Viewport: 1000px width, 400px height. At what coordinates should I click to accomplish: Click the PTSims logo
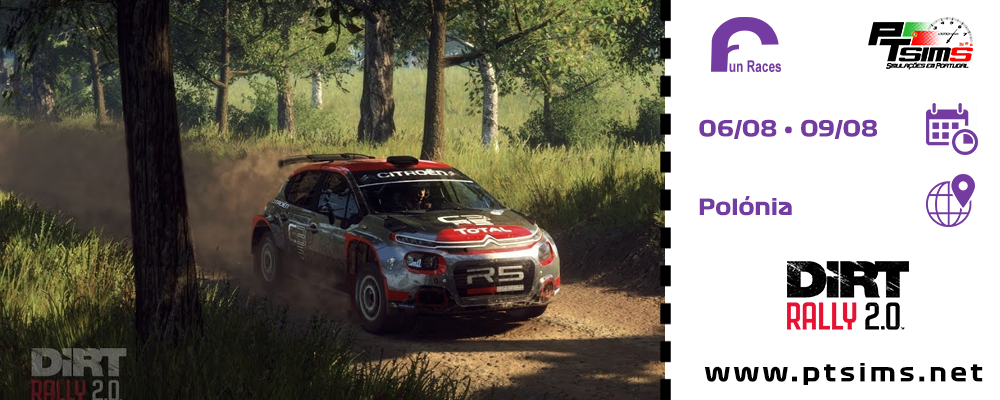point(919,45)
